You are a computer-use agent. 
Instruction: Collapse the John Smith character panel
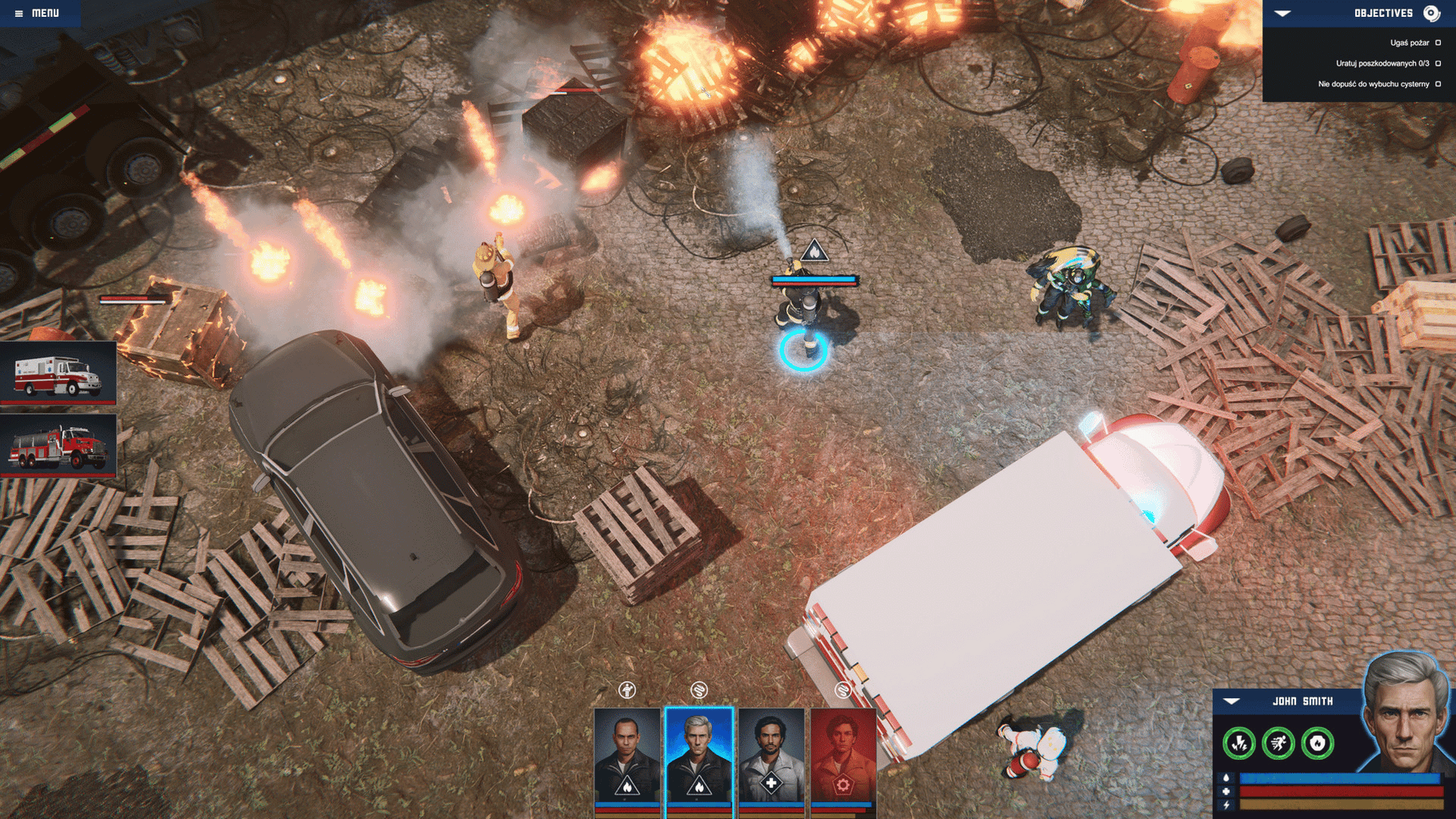pos(1231,701)
